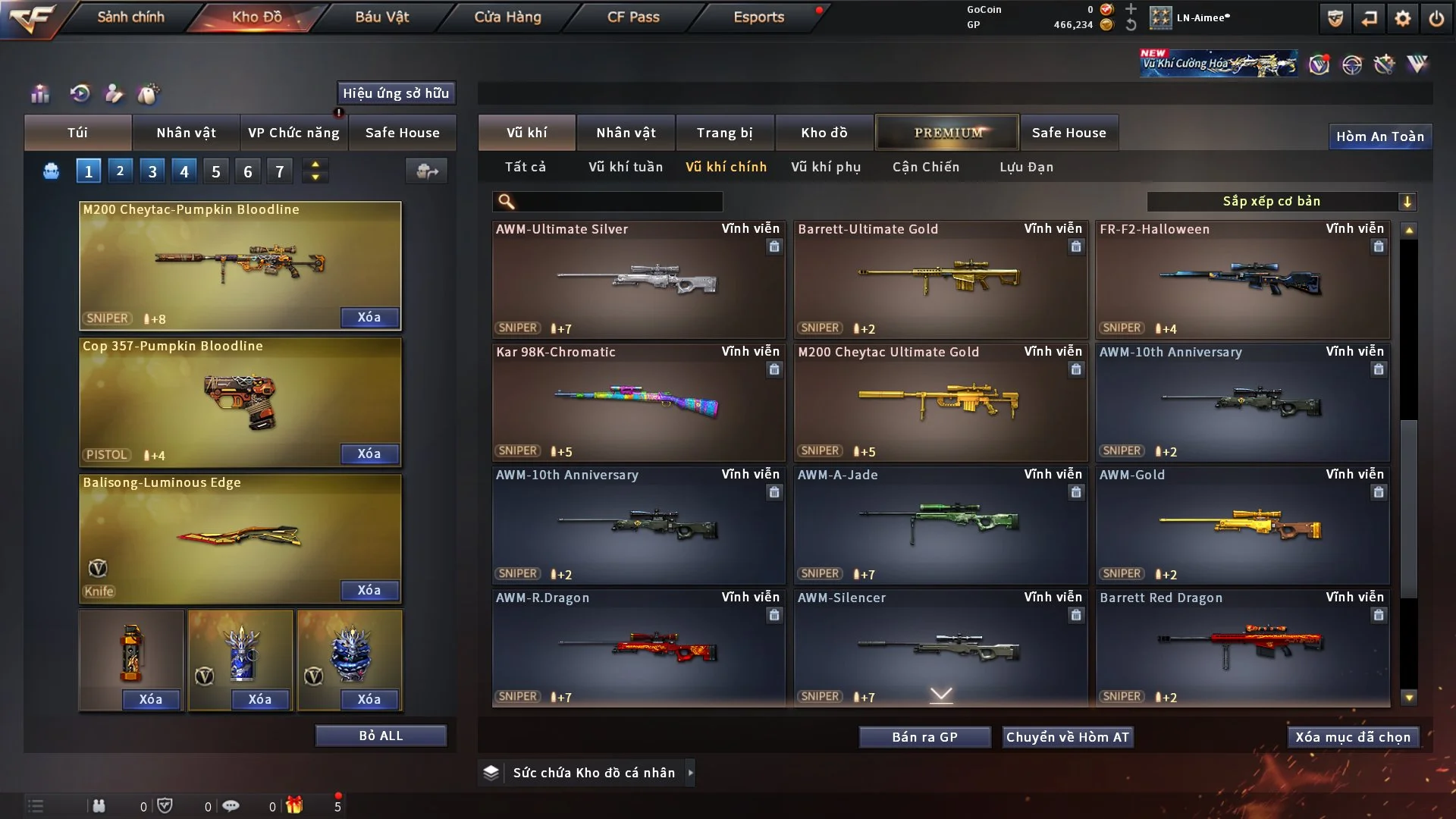The height and width of the screenshot is (819, 1456).
Task: Type in the weapon search box
Action: [x=618, y=202]
